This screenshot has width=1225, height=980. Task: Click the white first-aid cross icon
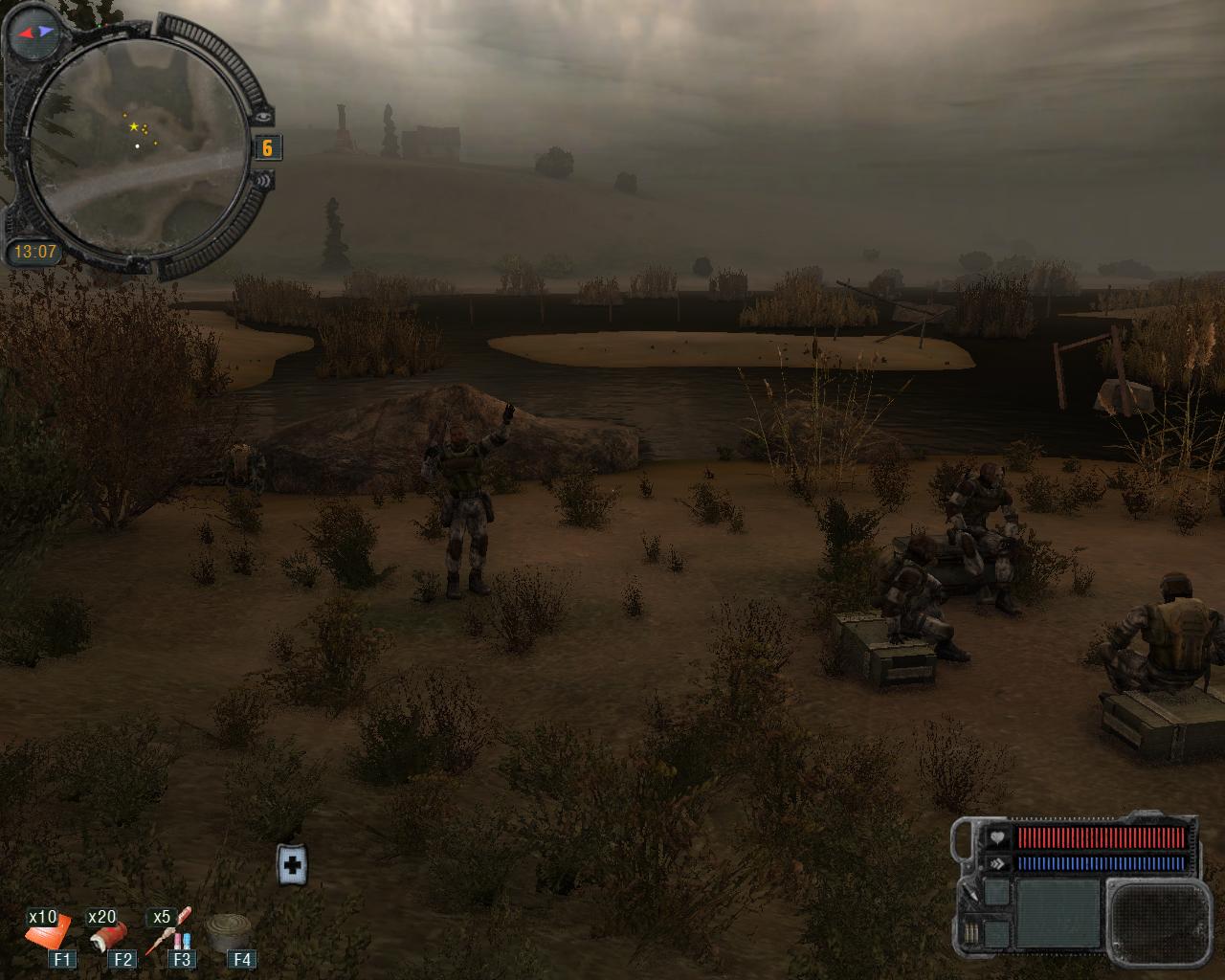pyautogui.click(x=293, y=866)
